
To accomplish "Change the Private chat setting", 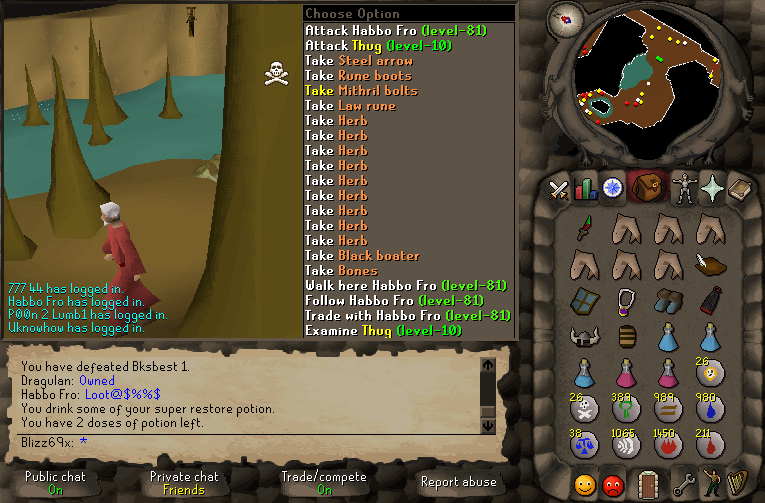I will [x=184, y=483].
